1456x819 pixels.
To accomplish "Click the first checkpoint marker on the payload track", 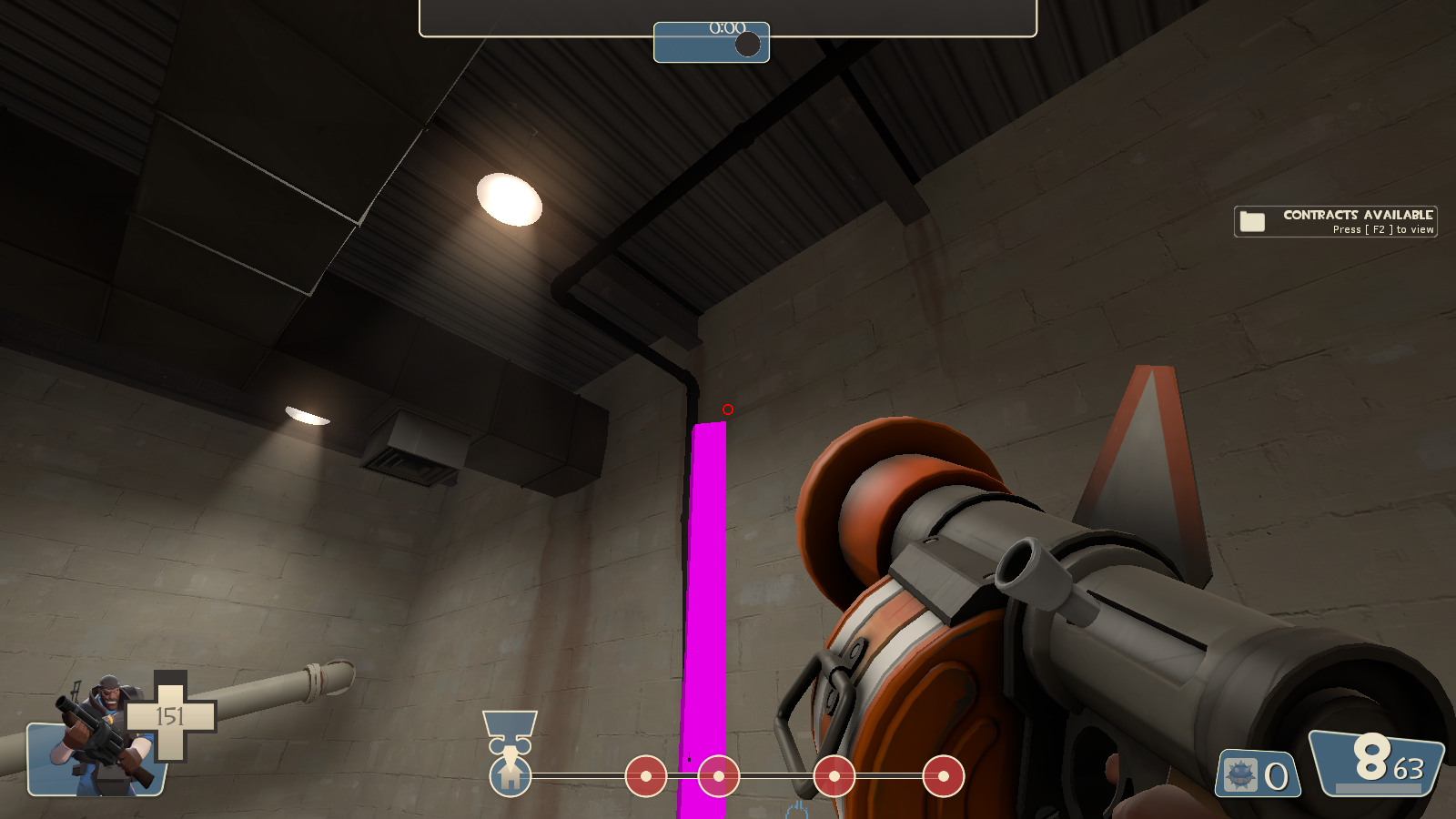I will pyautogui.click(x=647, y=778).
